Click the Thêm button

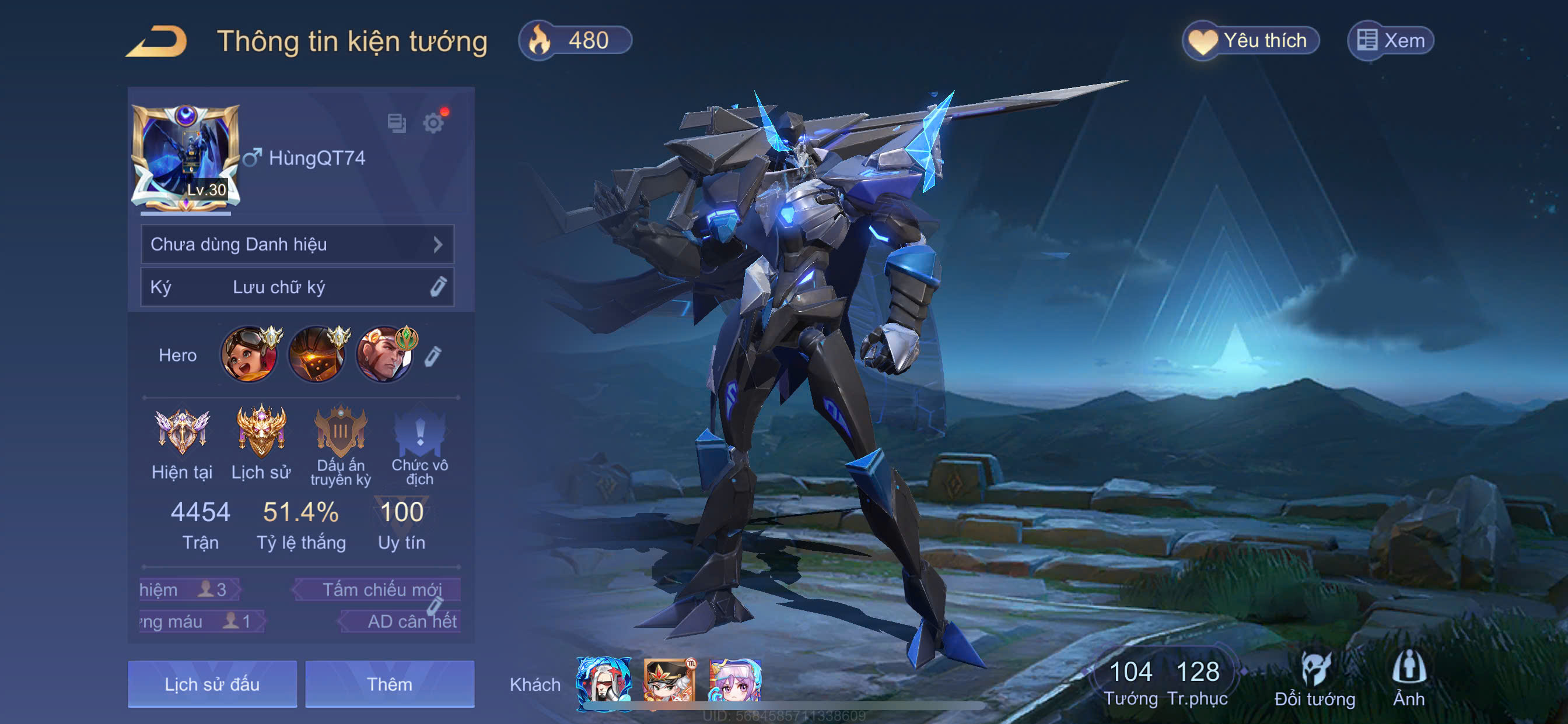point(390,684)
